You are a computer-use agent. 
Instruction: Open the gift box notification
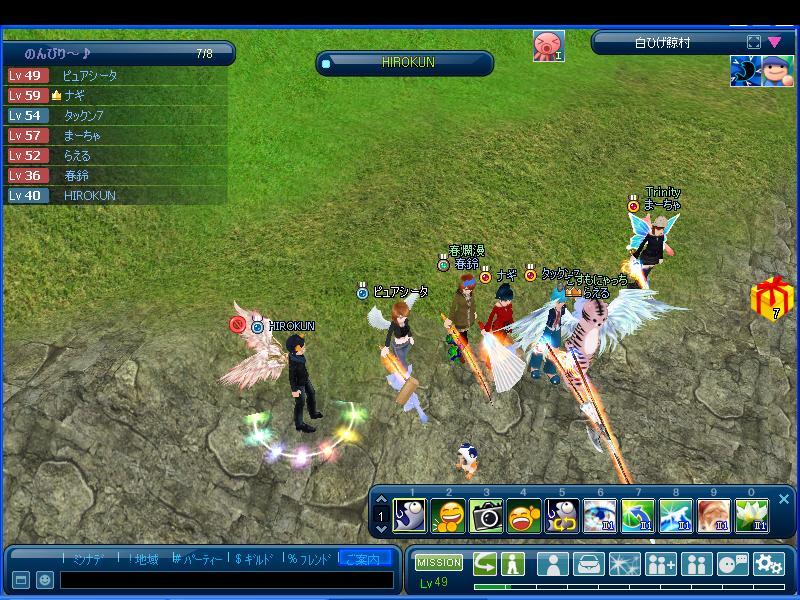770,298
